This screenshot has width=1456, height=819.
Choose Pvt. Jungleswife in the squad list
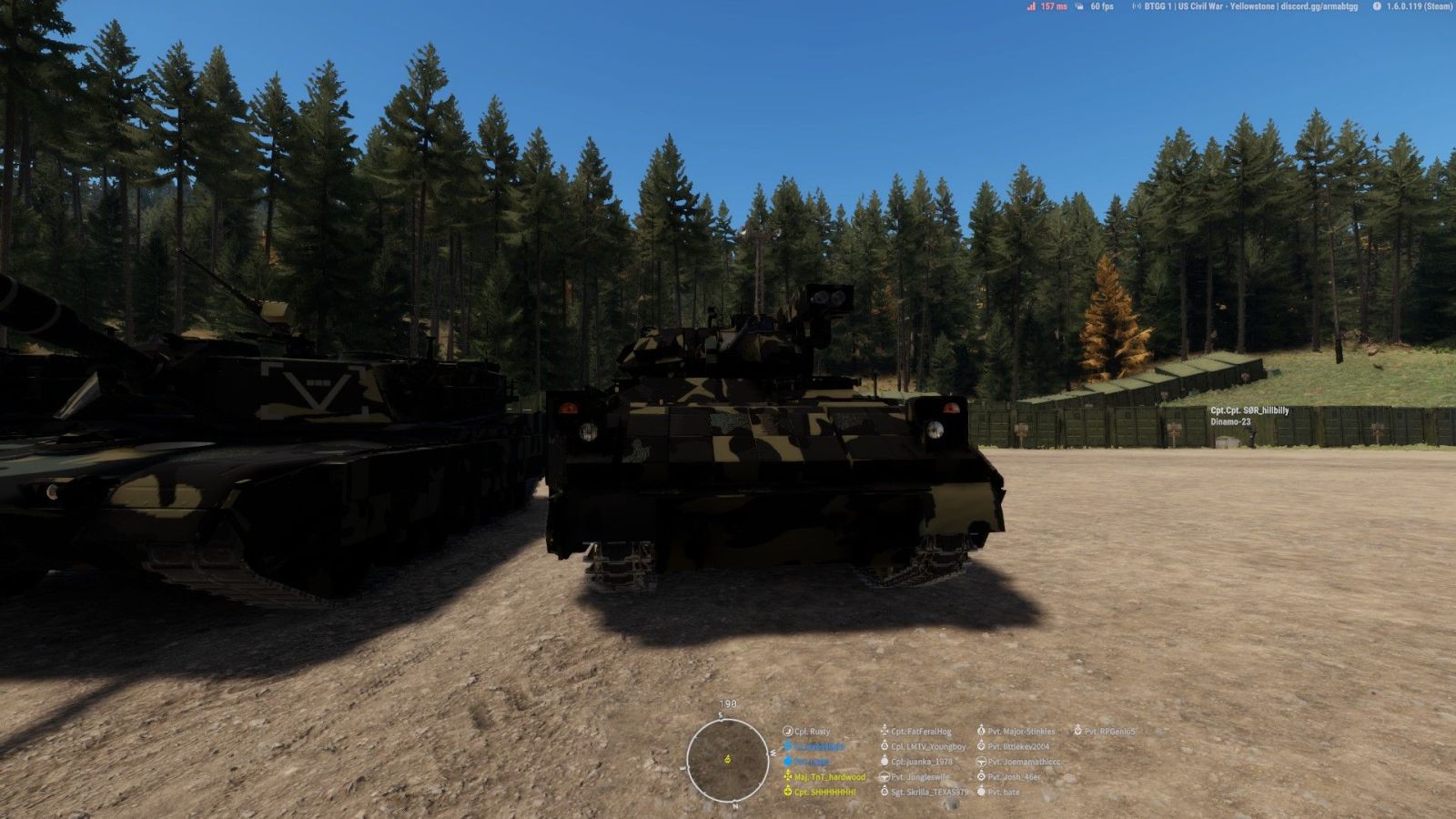[919, 777]
